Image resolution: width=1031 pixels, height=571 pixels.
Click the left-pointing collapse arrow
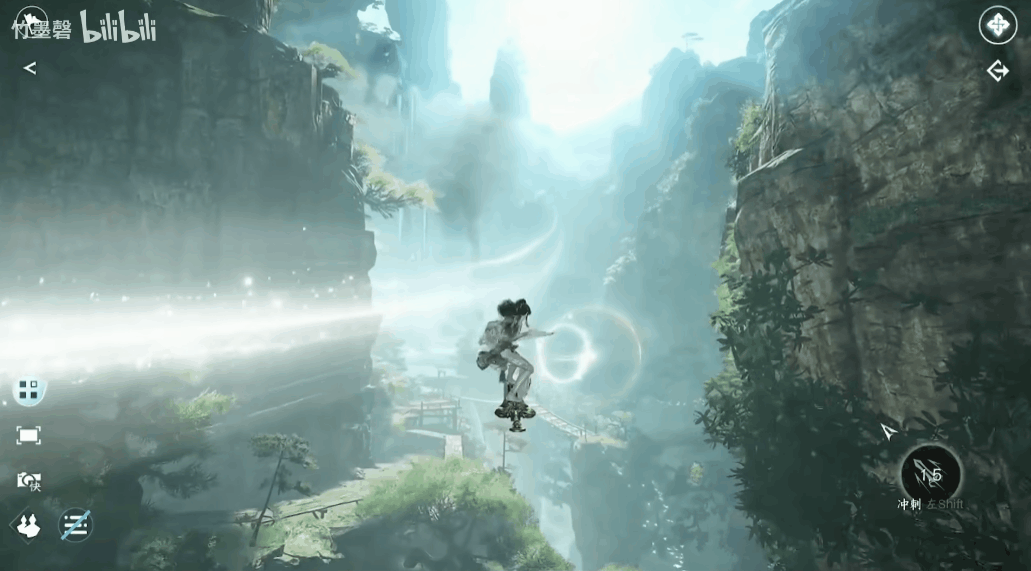[30, 68]
